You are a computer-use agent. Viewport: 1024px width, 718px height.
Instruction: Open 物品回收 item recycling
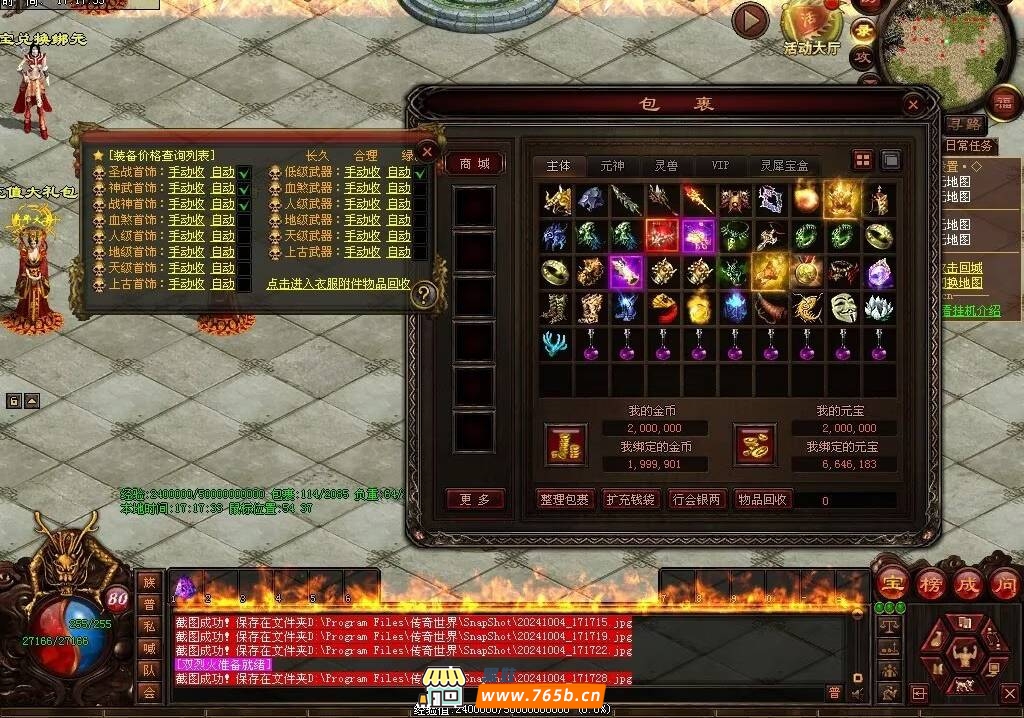tap(762, 500)
